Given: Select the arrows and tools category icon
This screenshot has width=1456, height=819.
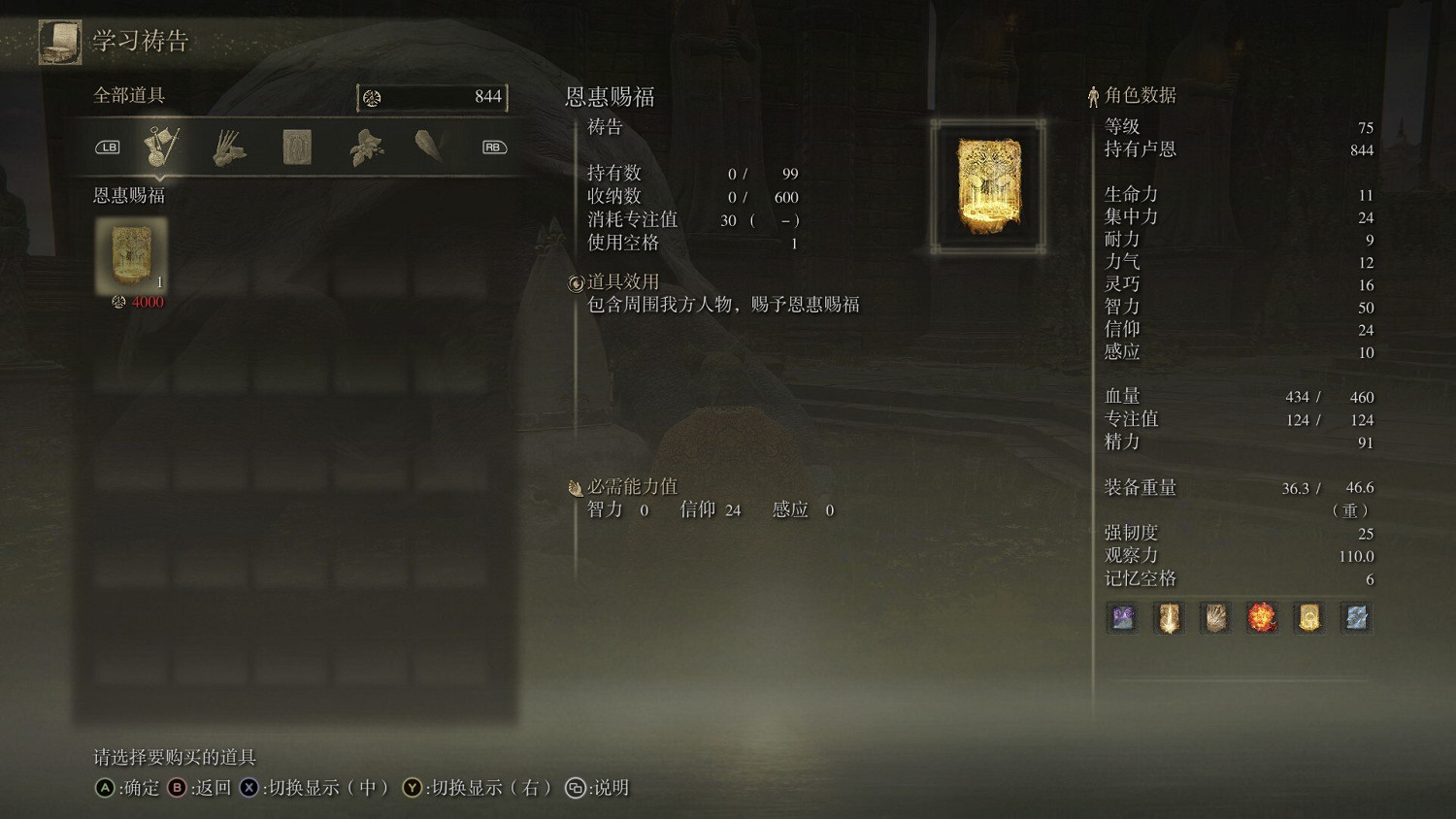Looking at the screenshot, I should pyautogui.click(x=230, y=146).
